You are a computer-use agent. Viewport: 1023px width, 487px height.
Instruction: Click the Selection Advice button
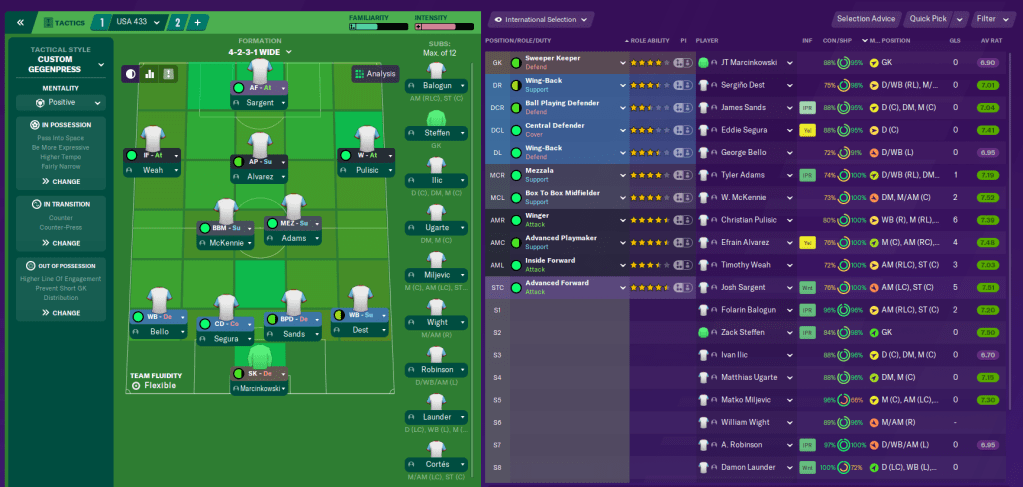coord(866,19)
